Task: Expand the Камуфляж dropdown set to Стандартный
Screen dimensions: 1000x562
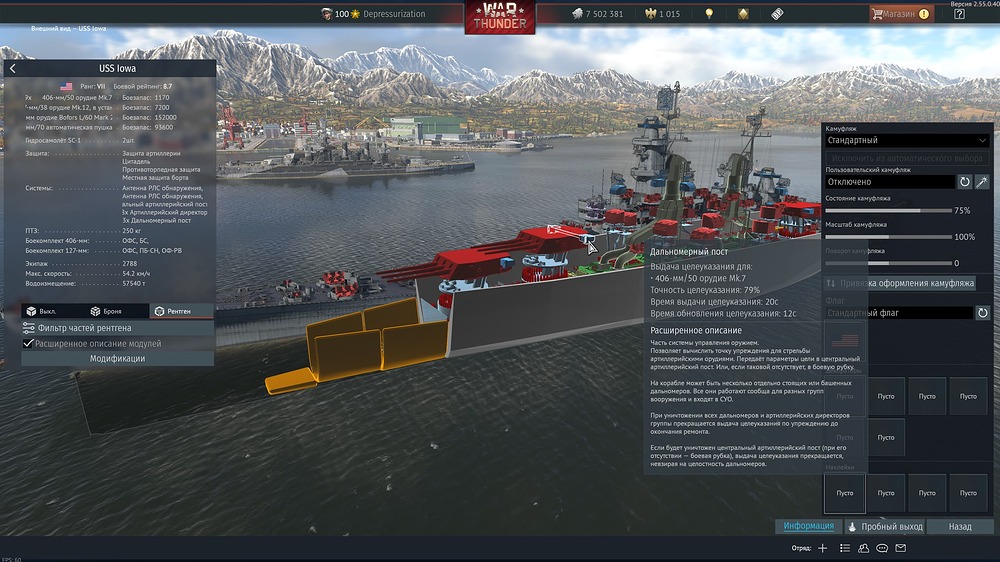Action: [x=906, y=141]
